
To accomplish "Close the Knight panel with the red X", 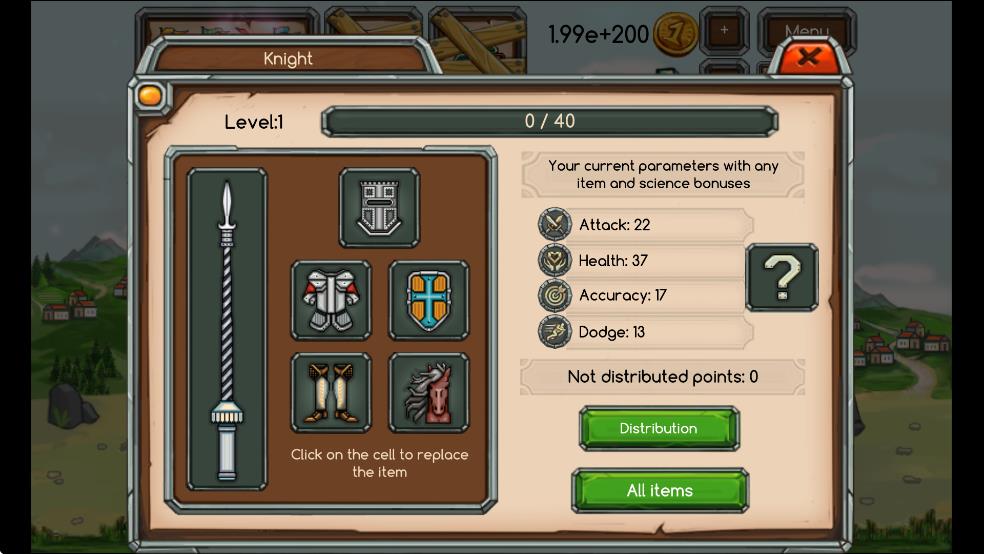I will tap(808, 57).
